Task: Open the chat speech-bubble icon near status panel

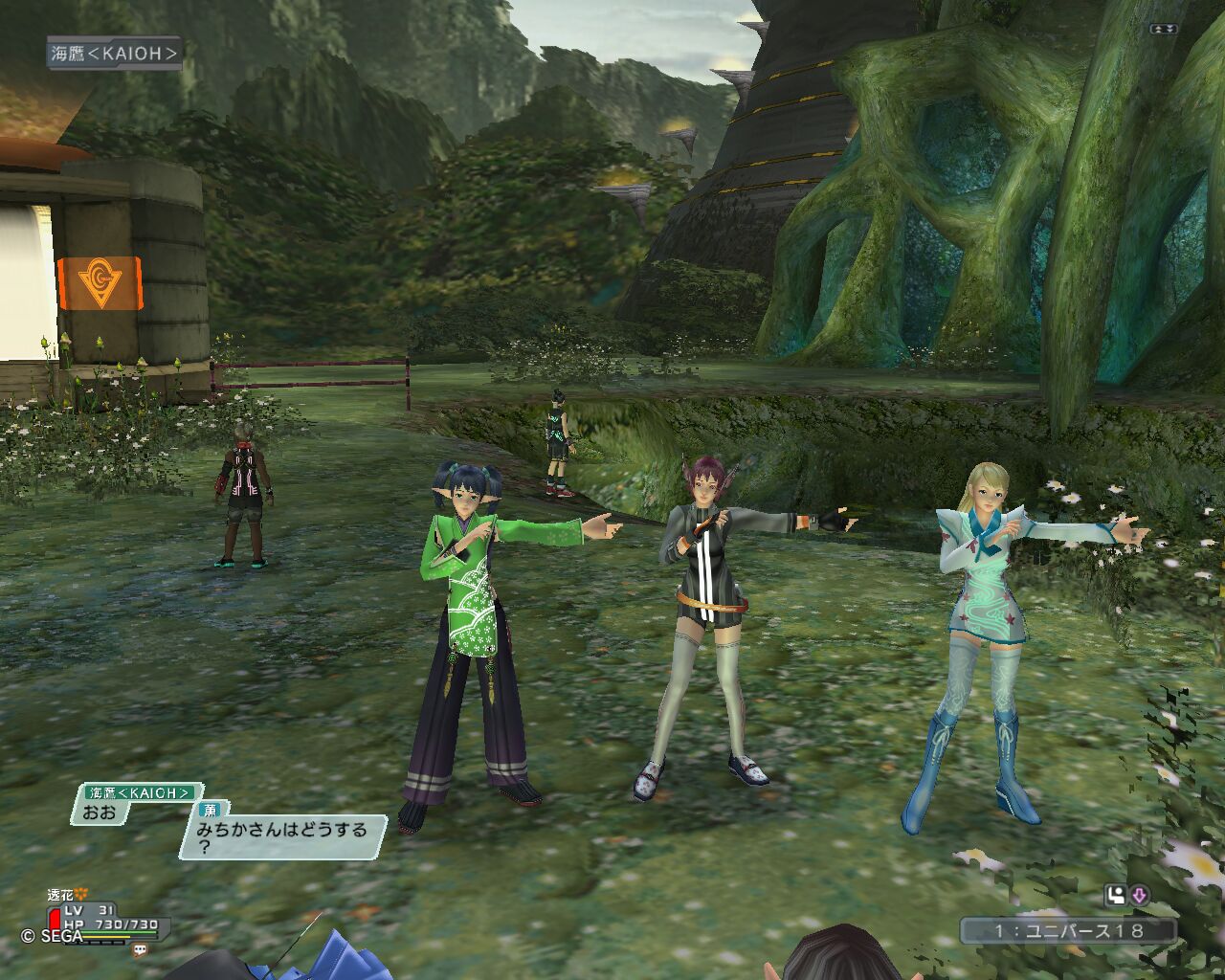Action: click(x=141, y=950)
